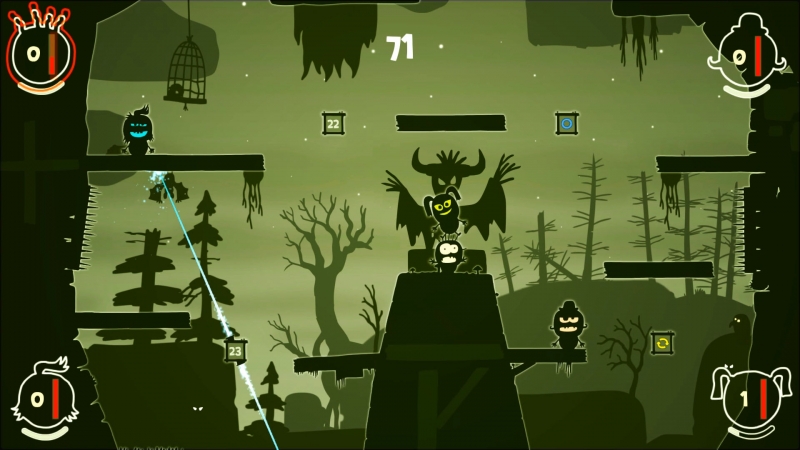
Task: Click the red-outlined spiky-haired player badge
Action: coord(40,50)
